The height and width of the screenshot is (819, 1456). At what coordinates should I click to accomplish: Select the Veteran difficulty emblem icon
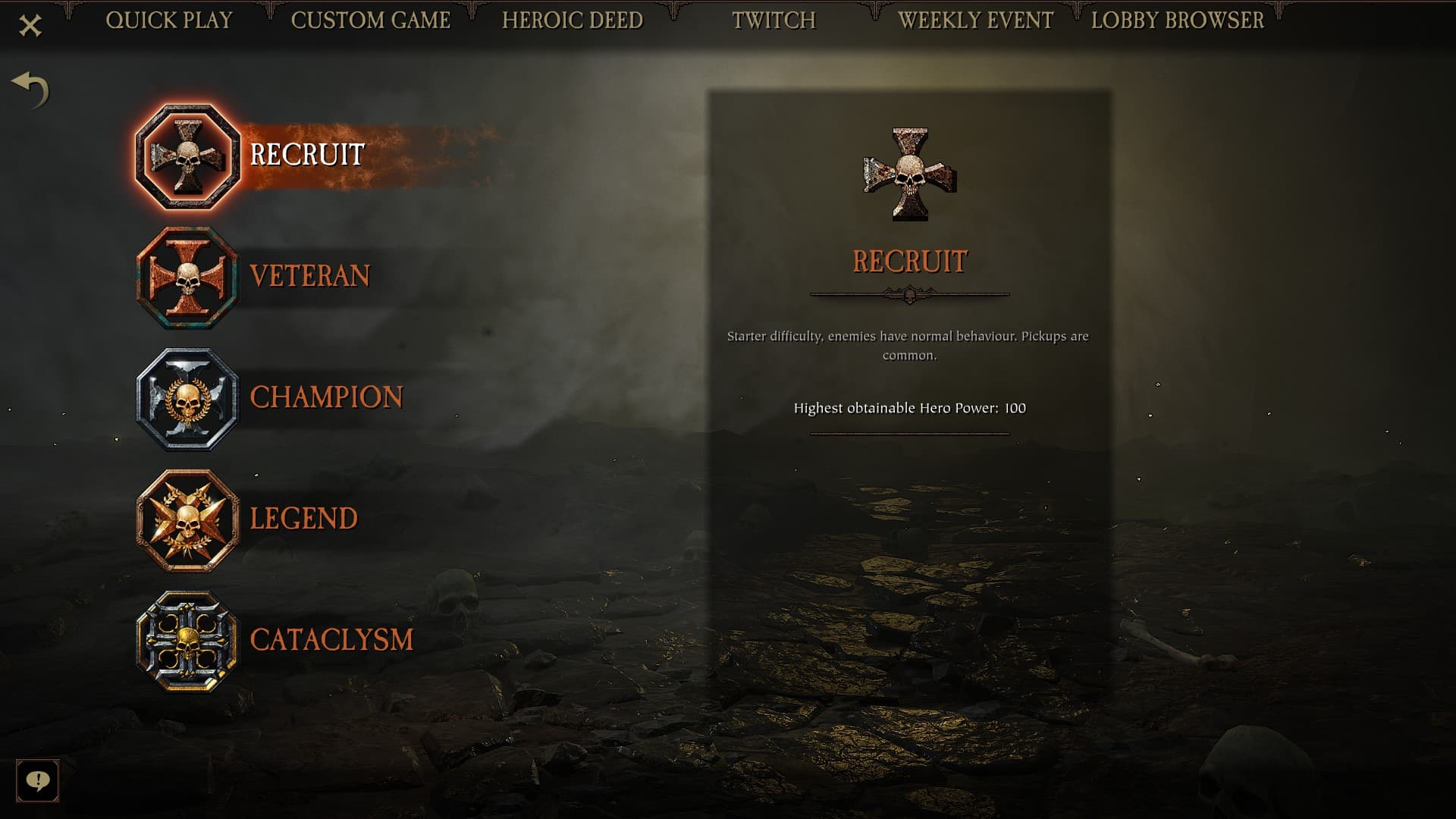(189, 277)
